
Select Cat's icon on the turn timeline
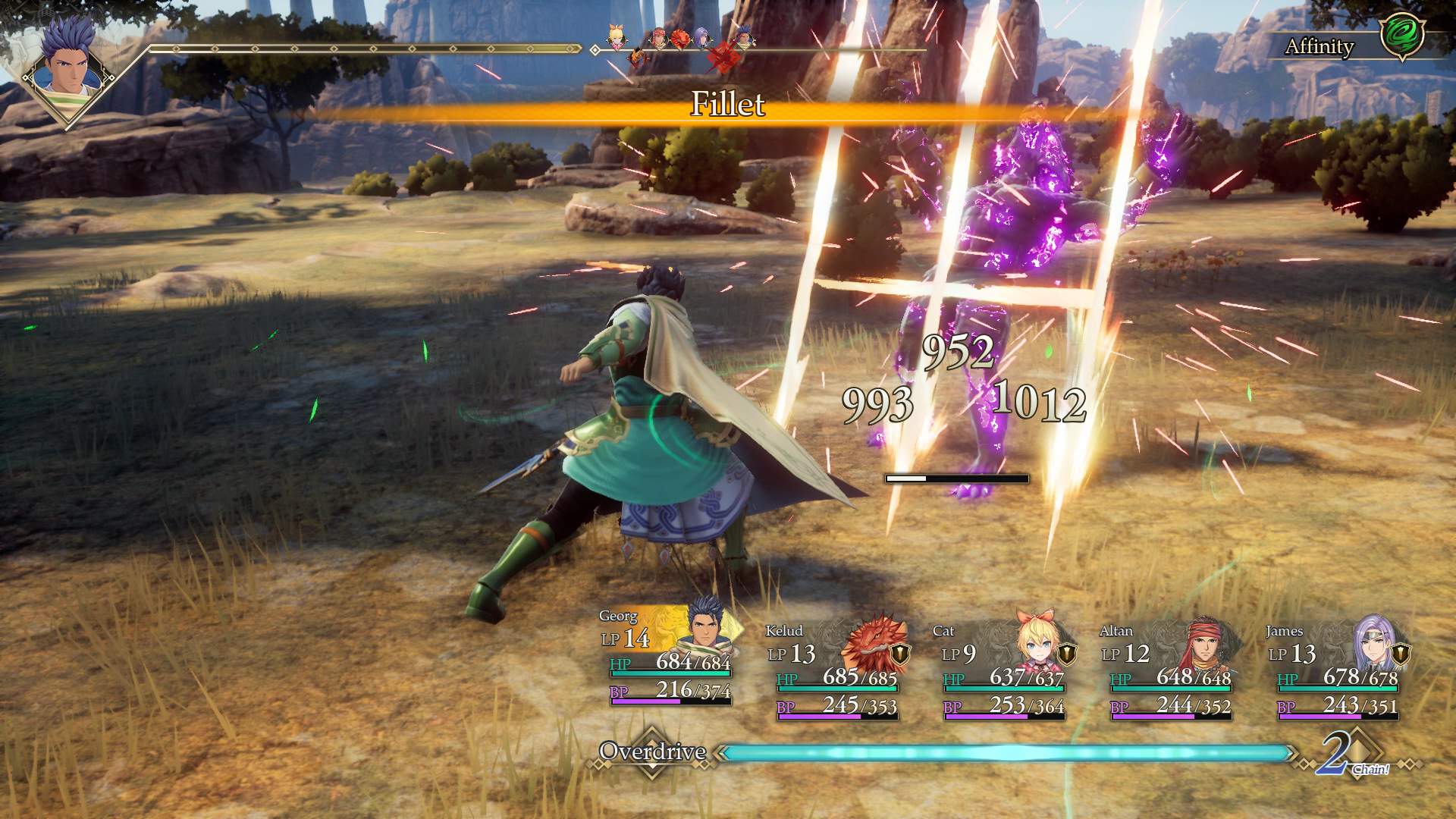coord(618,36)
